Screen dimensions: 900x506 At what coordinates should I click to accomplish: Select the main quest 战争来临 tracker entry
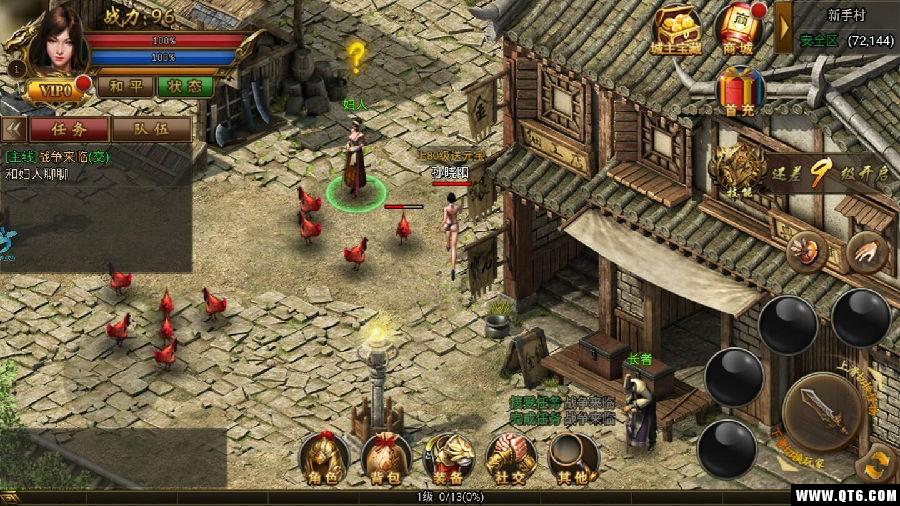pyautogui.click(x=58, y=157)
